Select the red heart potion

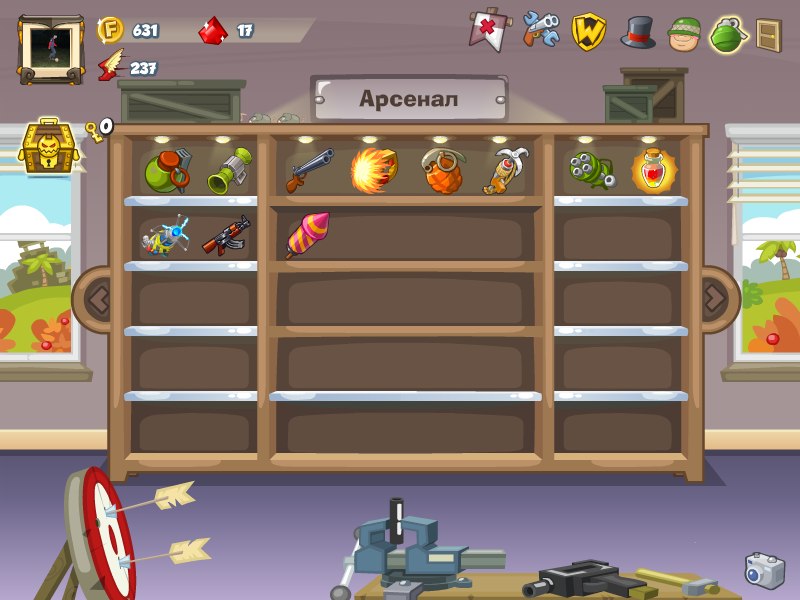tap(654, 170)
